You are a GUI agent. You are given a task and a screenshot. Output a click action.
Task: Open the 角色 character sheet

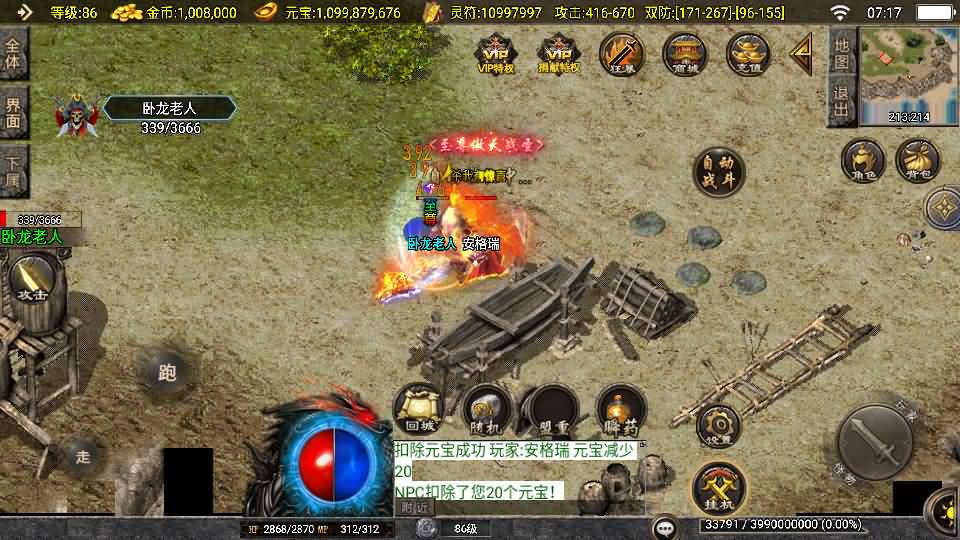863,161
